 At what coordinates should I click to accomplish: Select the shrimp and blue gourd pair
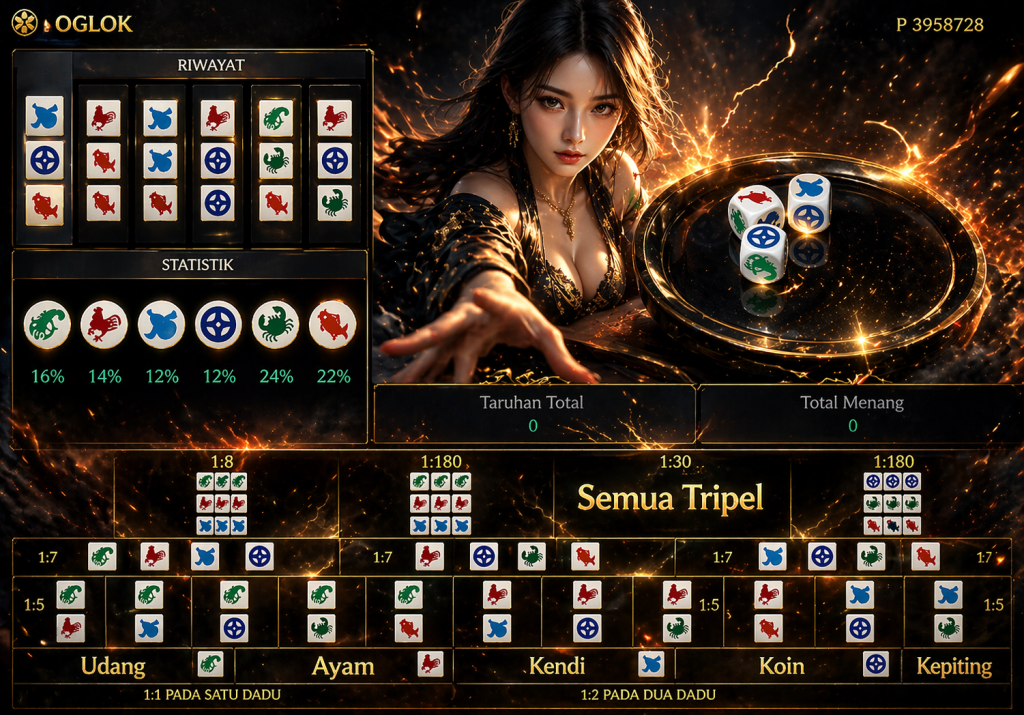[149, 611]
